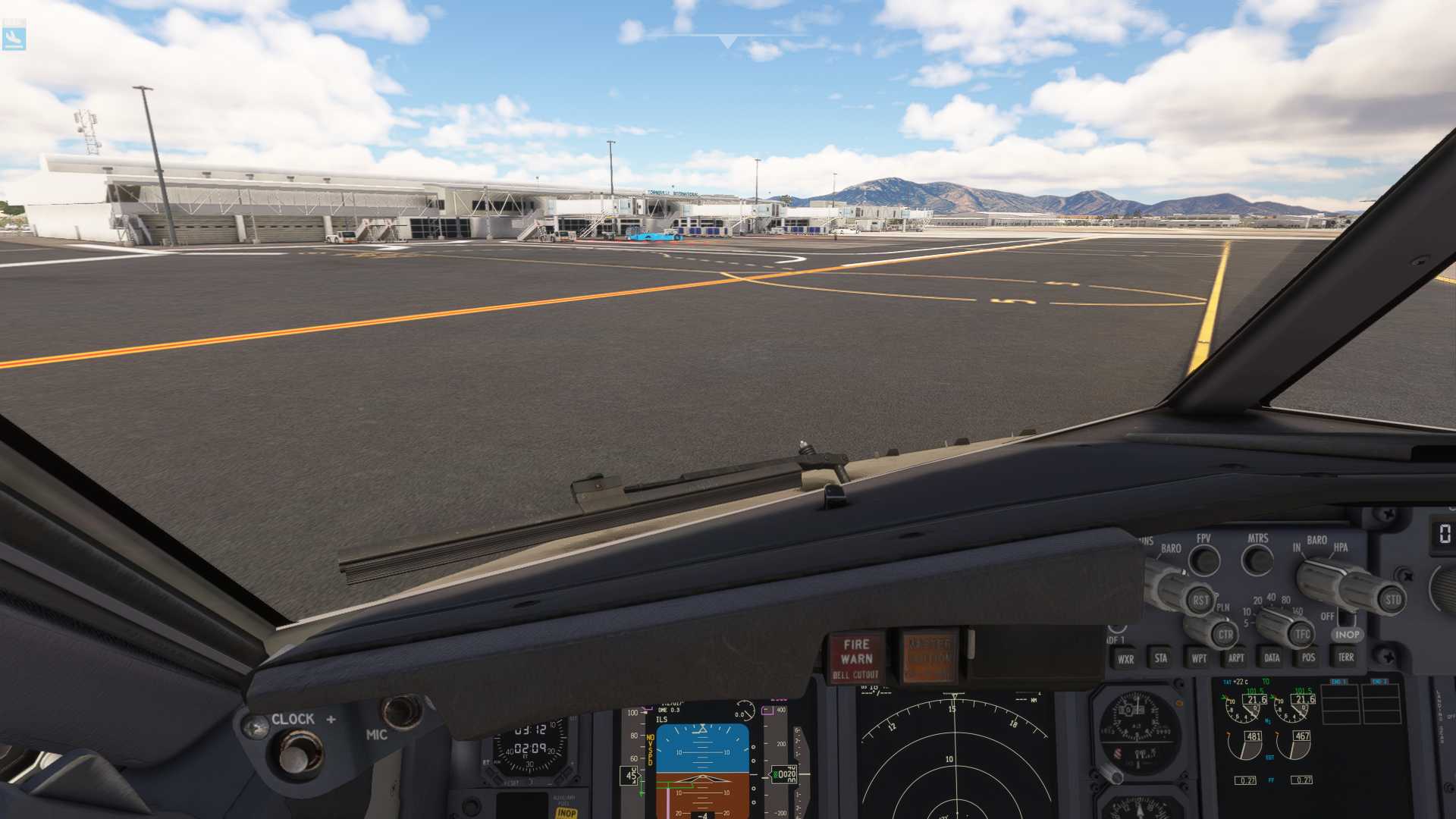Image resolution: width=1456 pixels, height=819 pixels.
Task: Toggle the WXR weather radar button
Action: coord(1125,659)
